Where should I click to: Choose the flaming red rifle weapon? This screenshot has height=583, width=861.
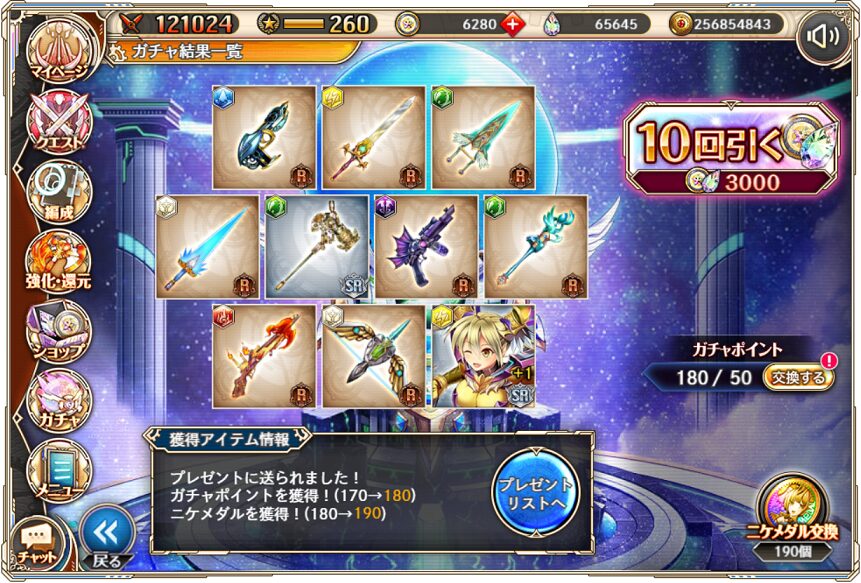coord(264,356)
